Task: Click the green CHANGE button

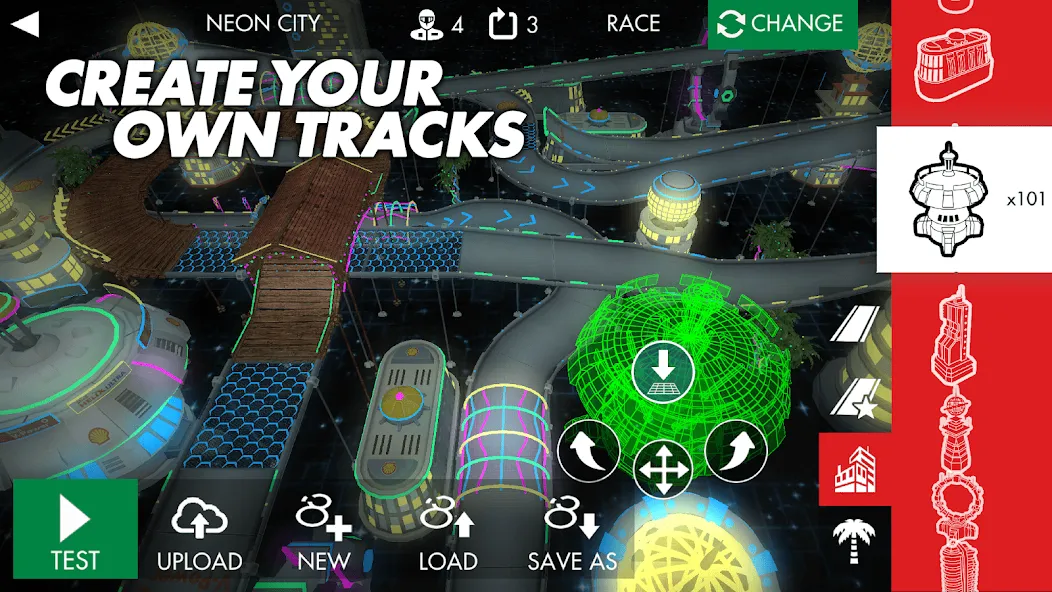Action: point(782,24)
